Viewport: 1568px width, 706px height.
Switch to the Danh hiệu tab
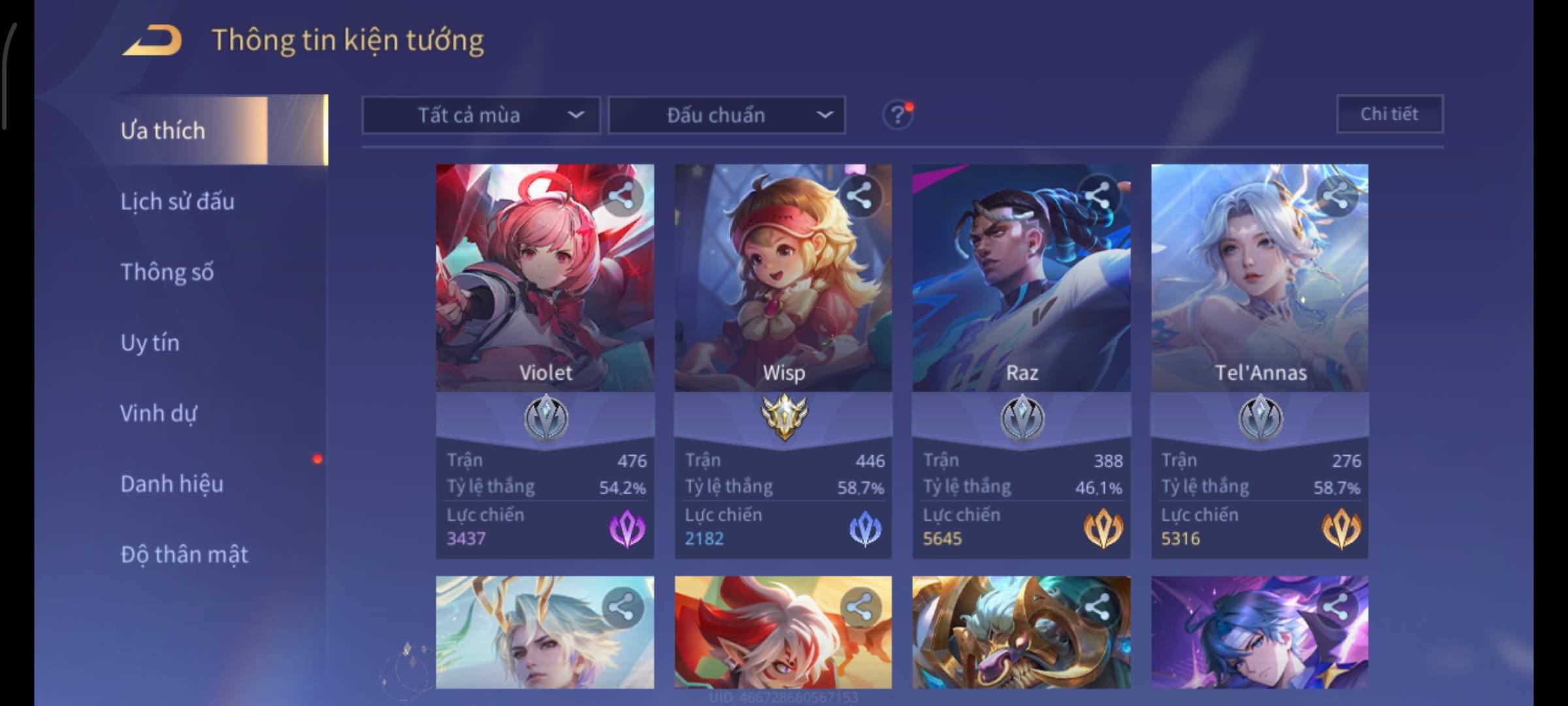point(172,484)
